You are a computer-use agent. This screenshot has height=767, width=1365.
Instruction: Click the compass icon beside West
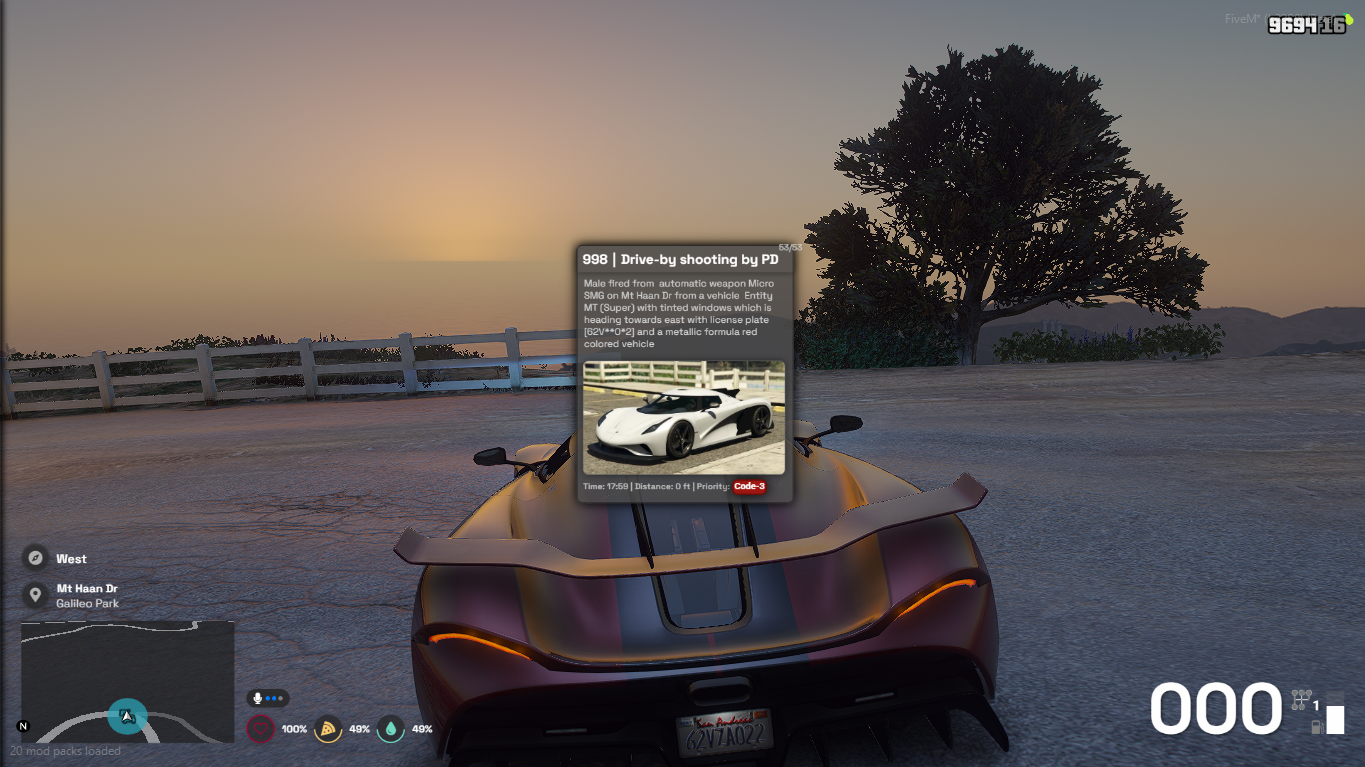(x=36, y=558)
